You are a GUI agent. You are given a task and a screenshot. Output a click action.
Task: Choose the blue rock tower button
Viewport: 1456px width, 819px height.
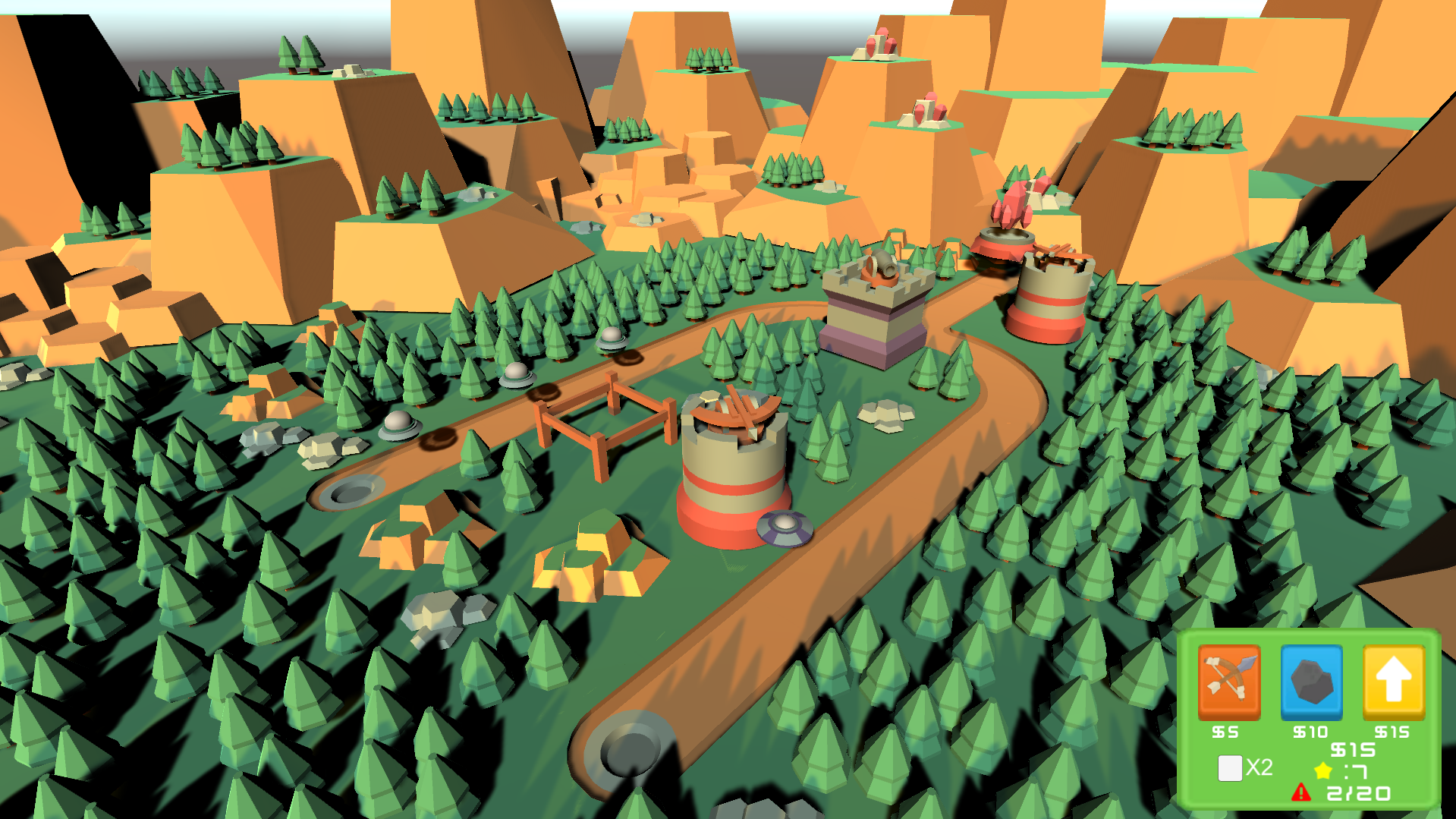point(1311,681)
